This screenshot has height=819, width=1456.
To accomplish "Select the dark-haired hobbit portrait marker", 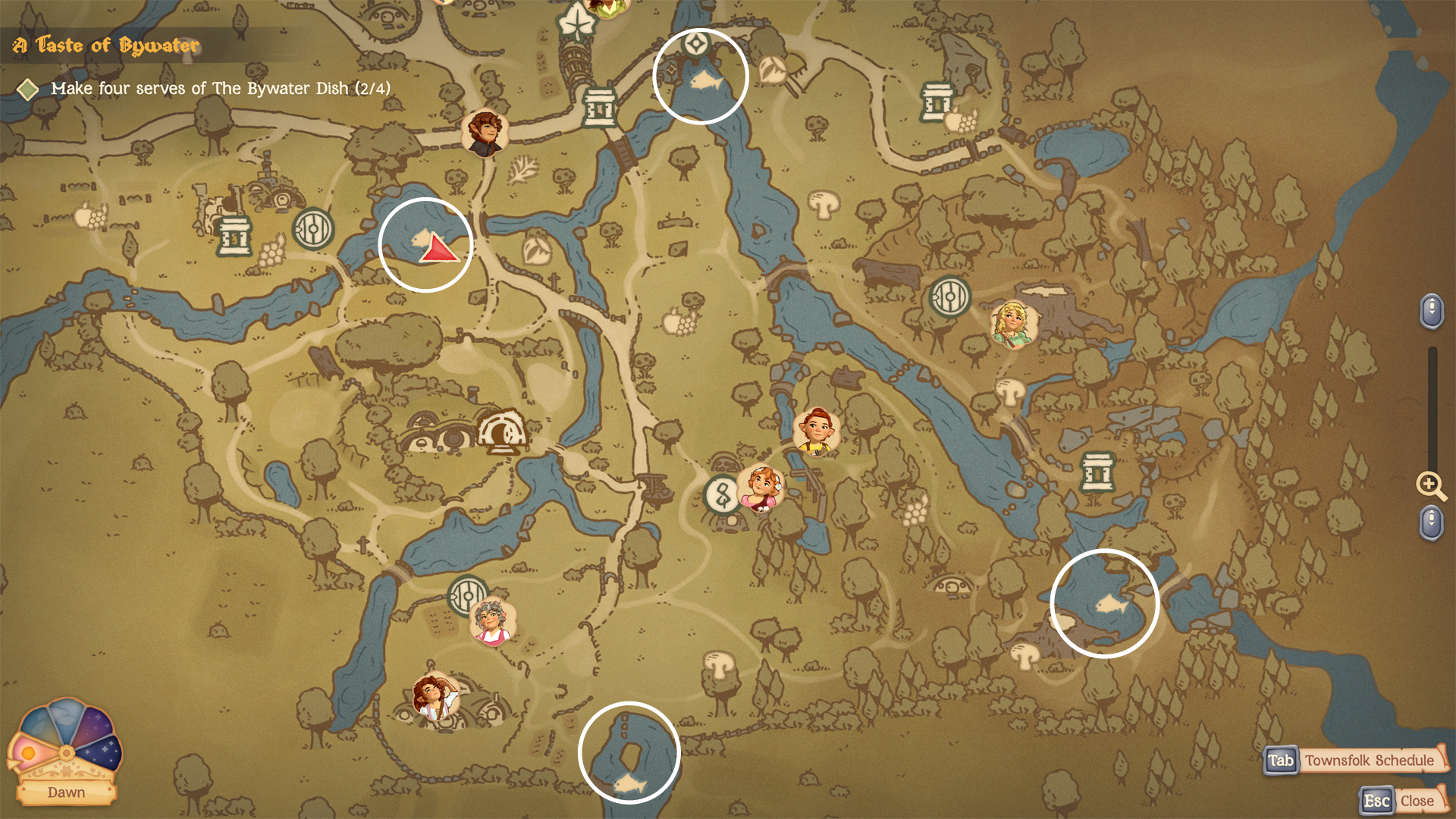I will (x=485, y=132).
